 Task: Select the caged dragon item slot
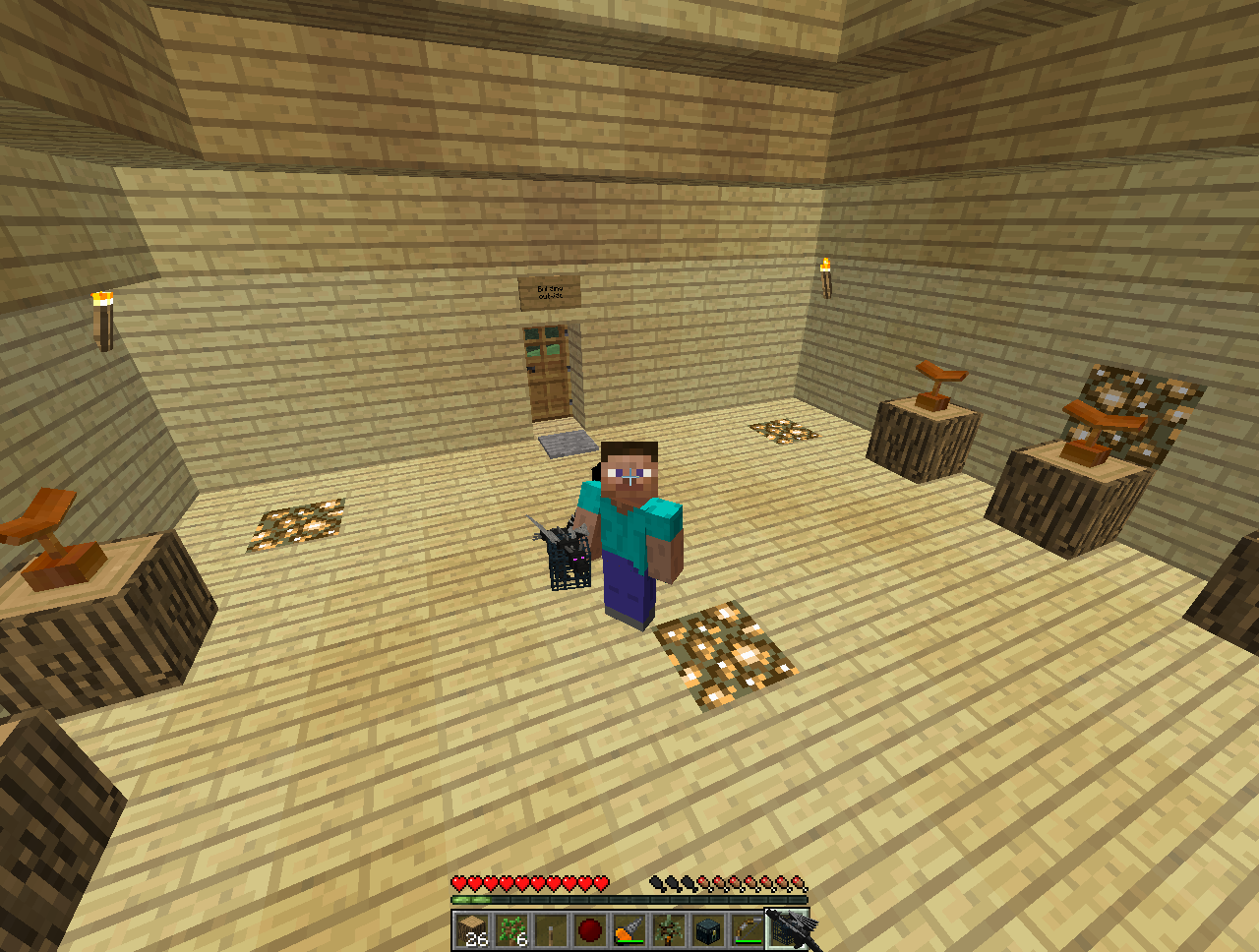pyautogui.click(x=787, y=929)
